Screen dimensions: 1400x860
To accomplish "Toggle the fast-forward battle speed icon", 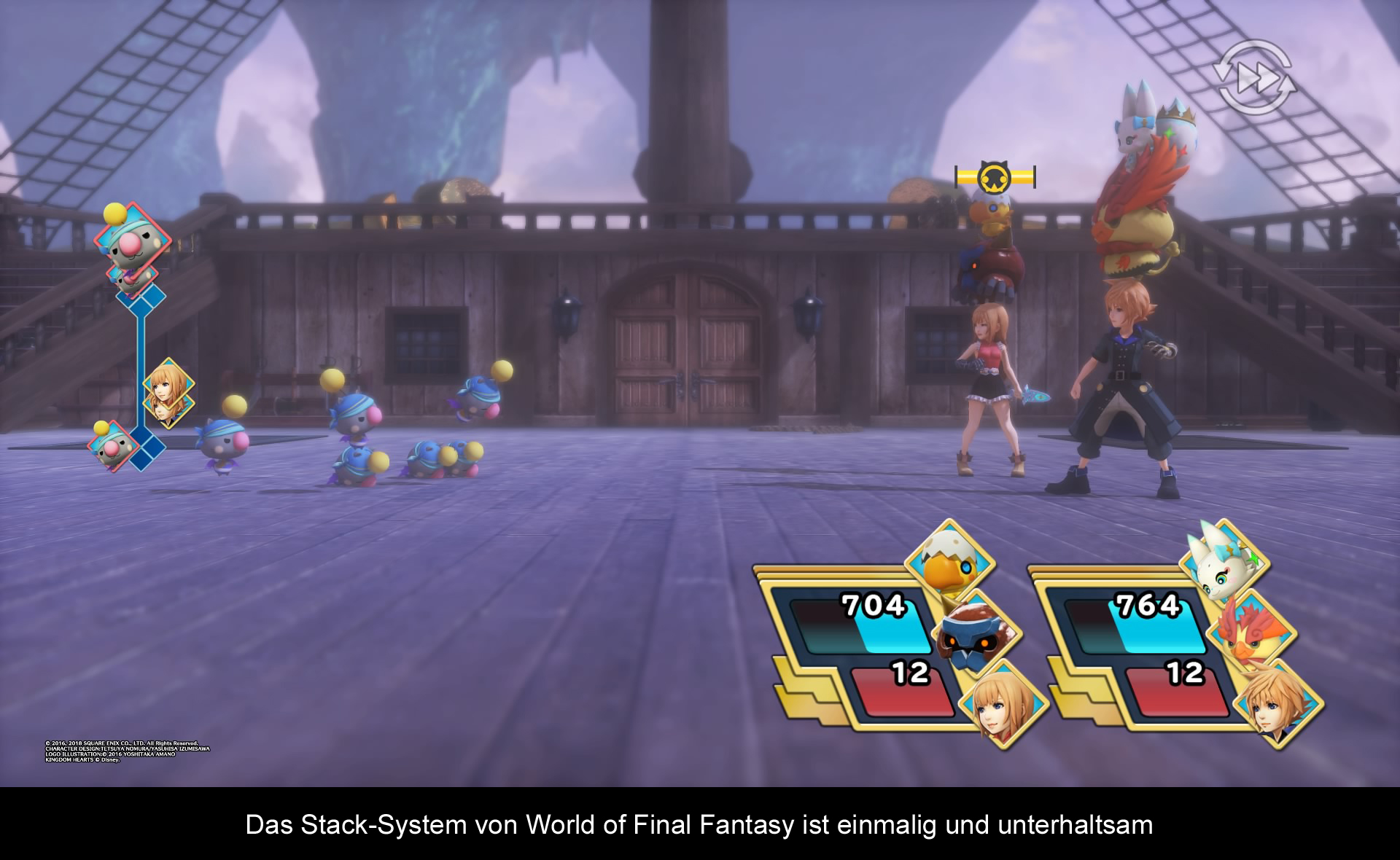I will click(x=1253, y=78).
